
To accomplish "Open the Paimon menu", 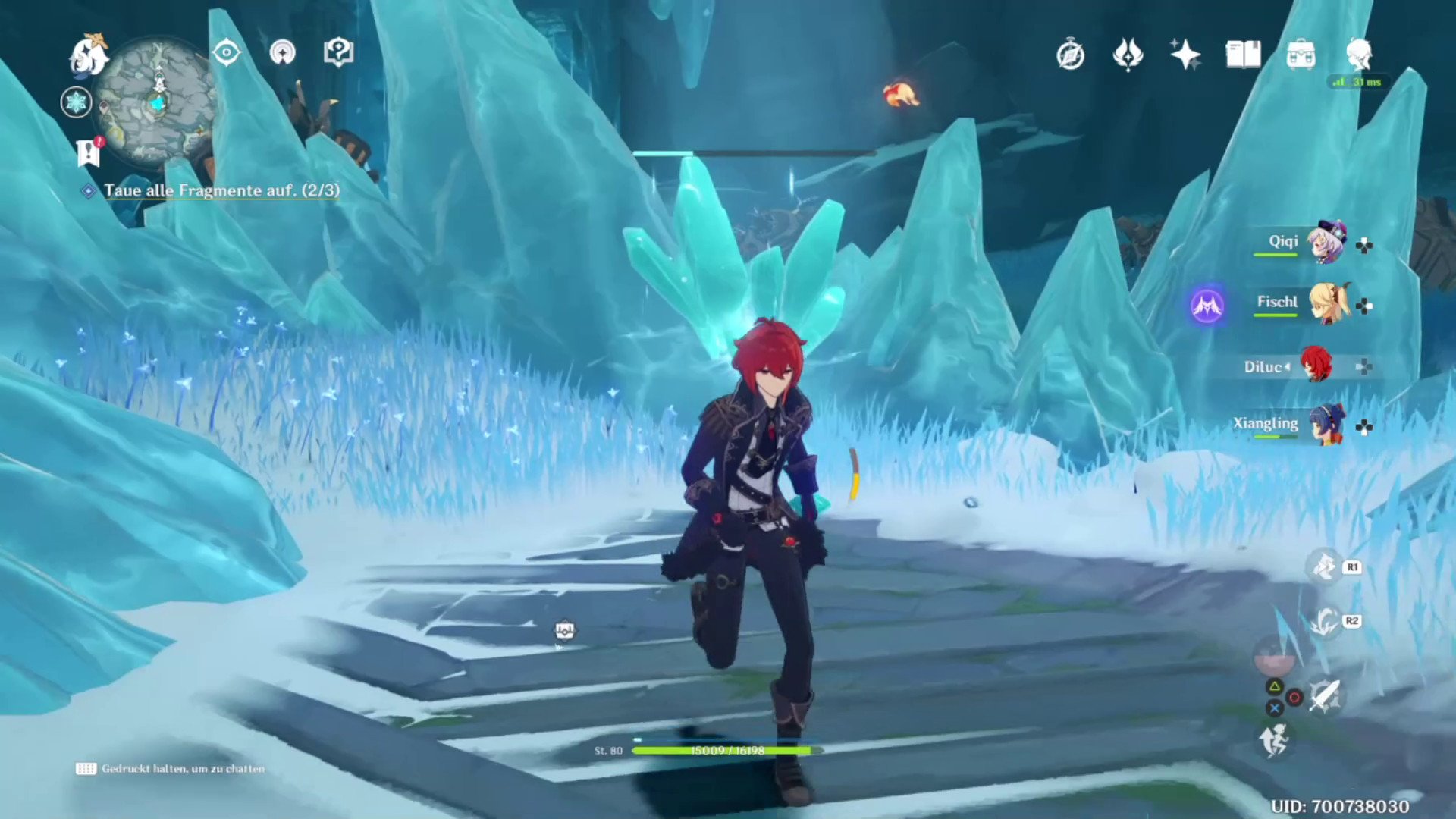I will [88, 55].
